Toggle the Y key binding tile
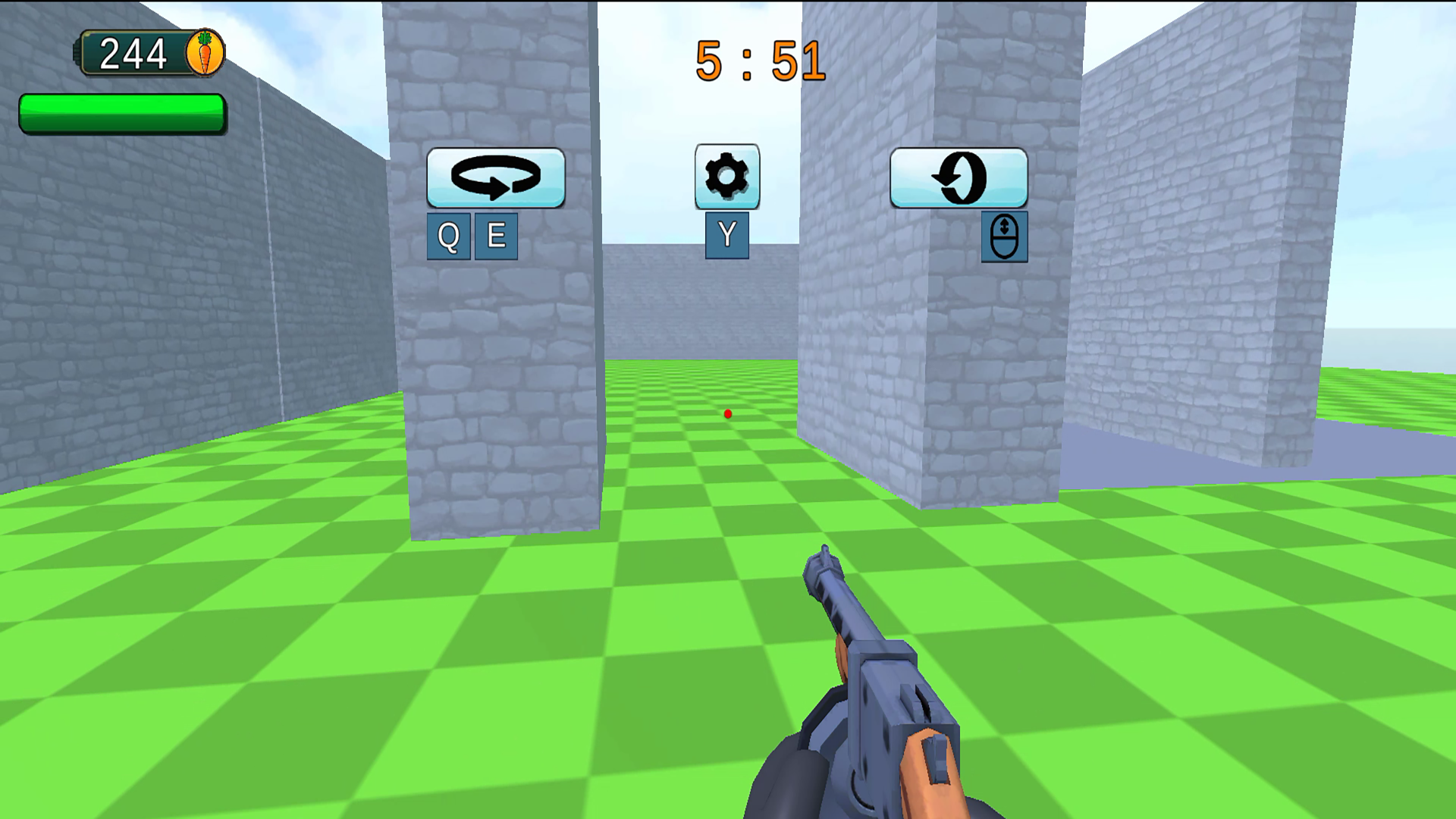Image resolution: width=1456 pixels, height=819 pixels. tap(726, 235)
